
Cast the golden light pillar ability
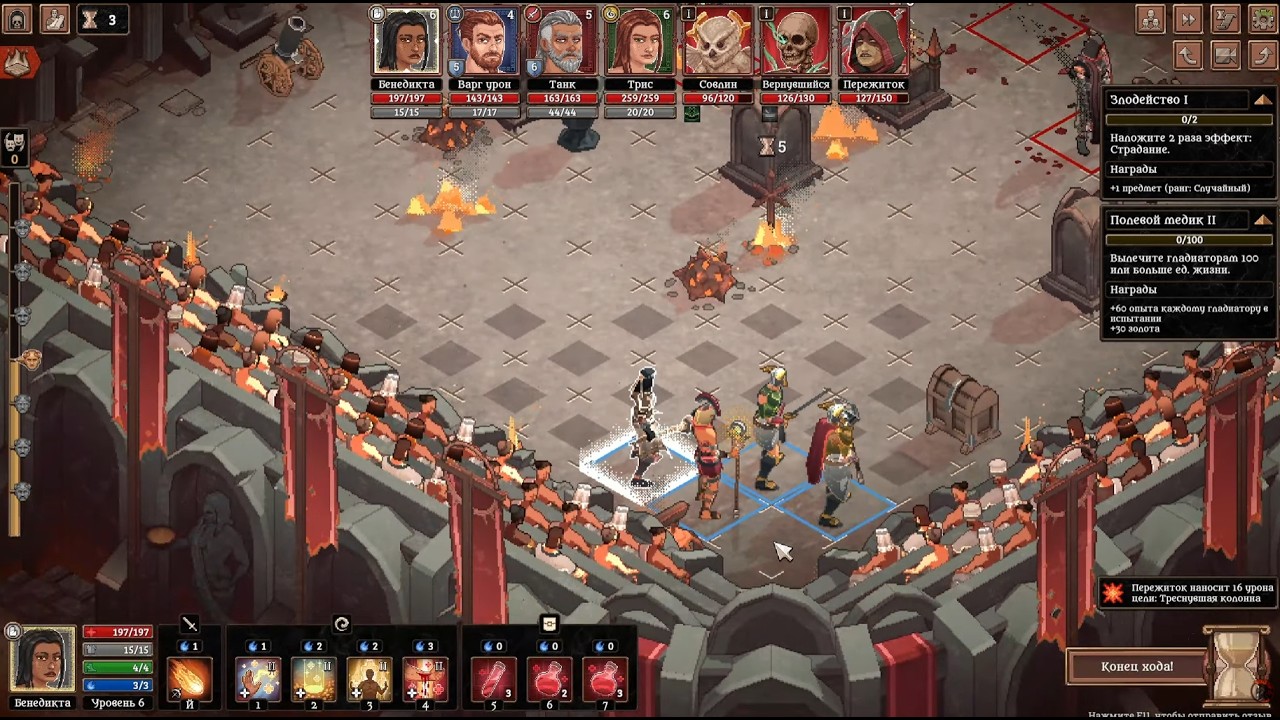[x=313, y=679]
